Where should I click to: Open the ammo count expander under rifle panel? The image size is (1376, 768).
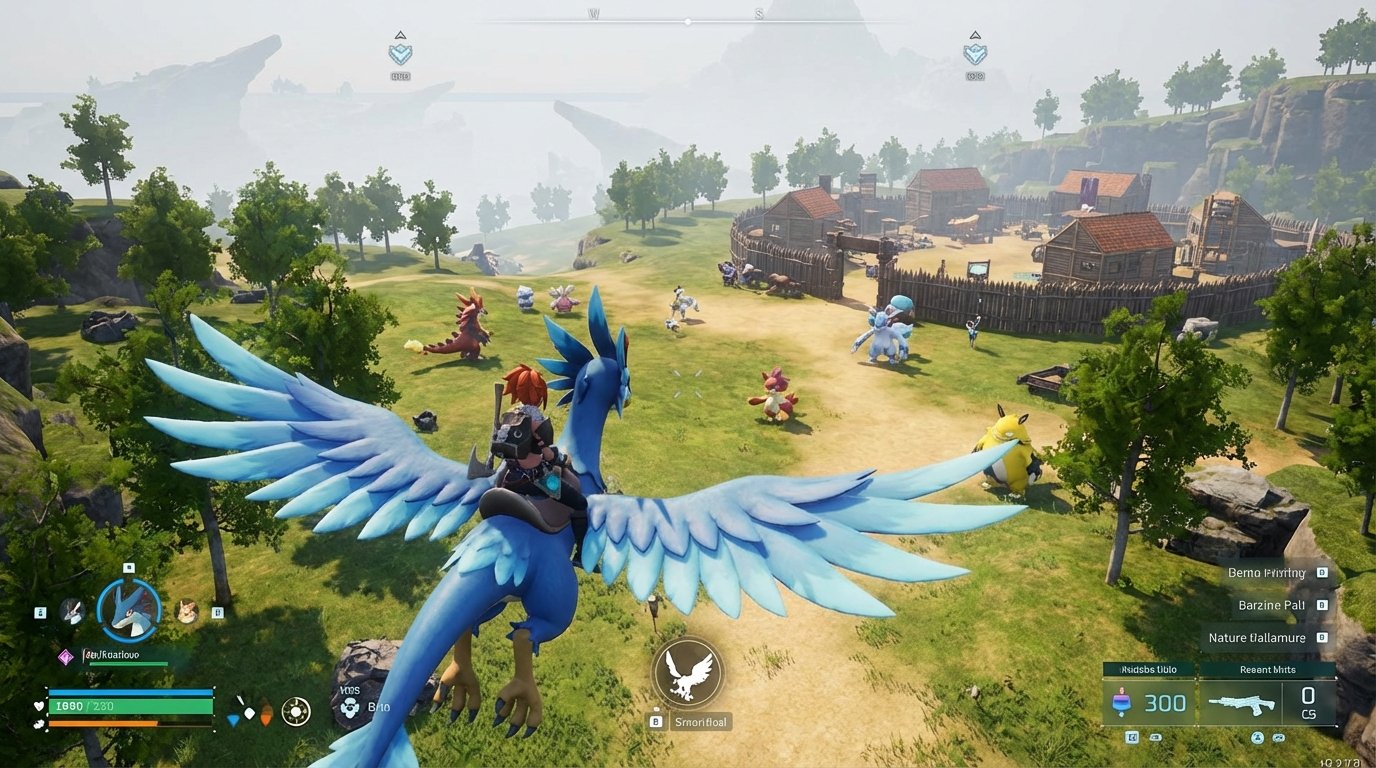click(1257, 738)
